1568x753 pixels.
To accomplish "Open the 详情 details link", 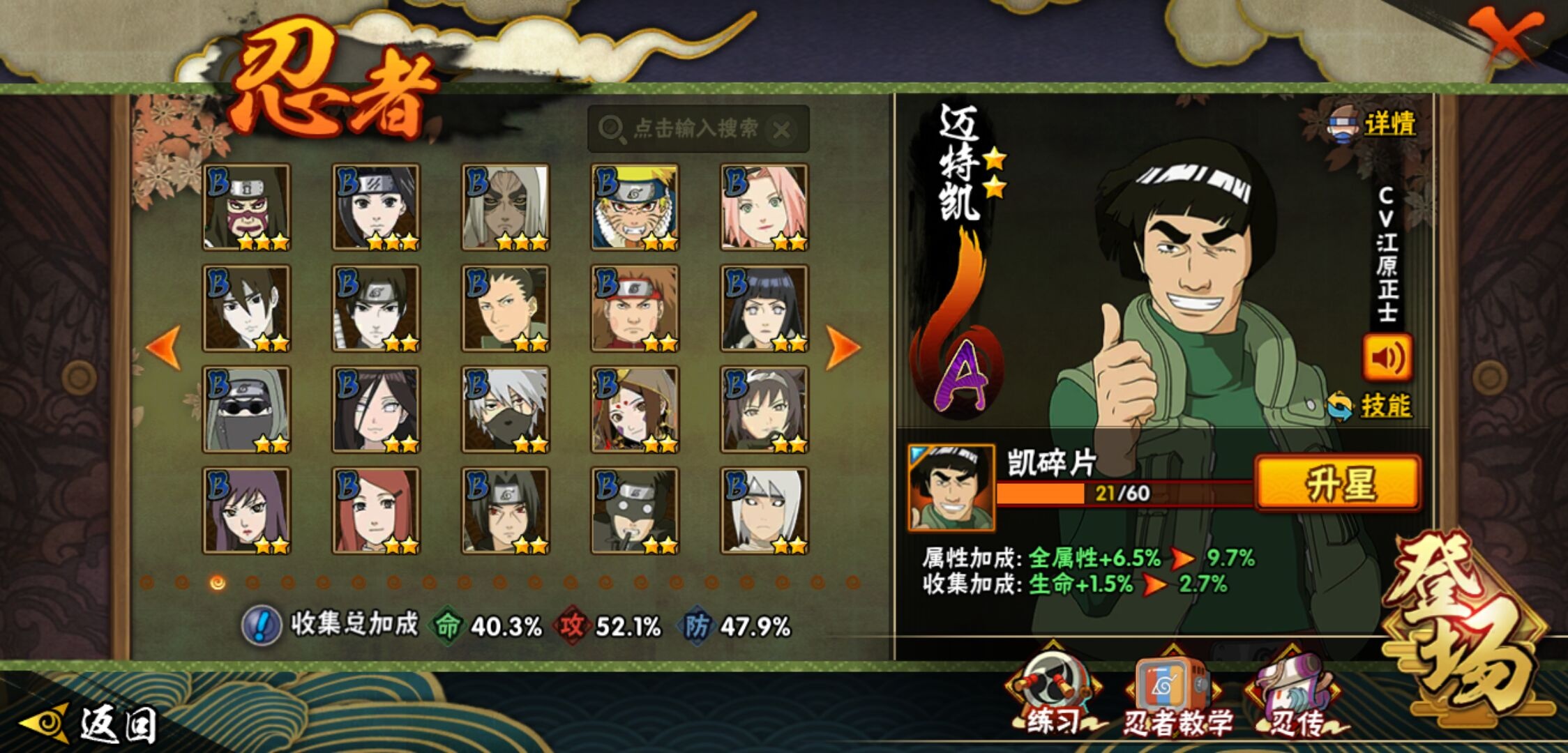I will (1374, 125).
